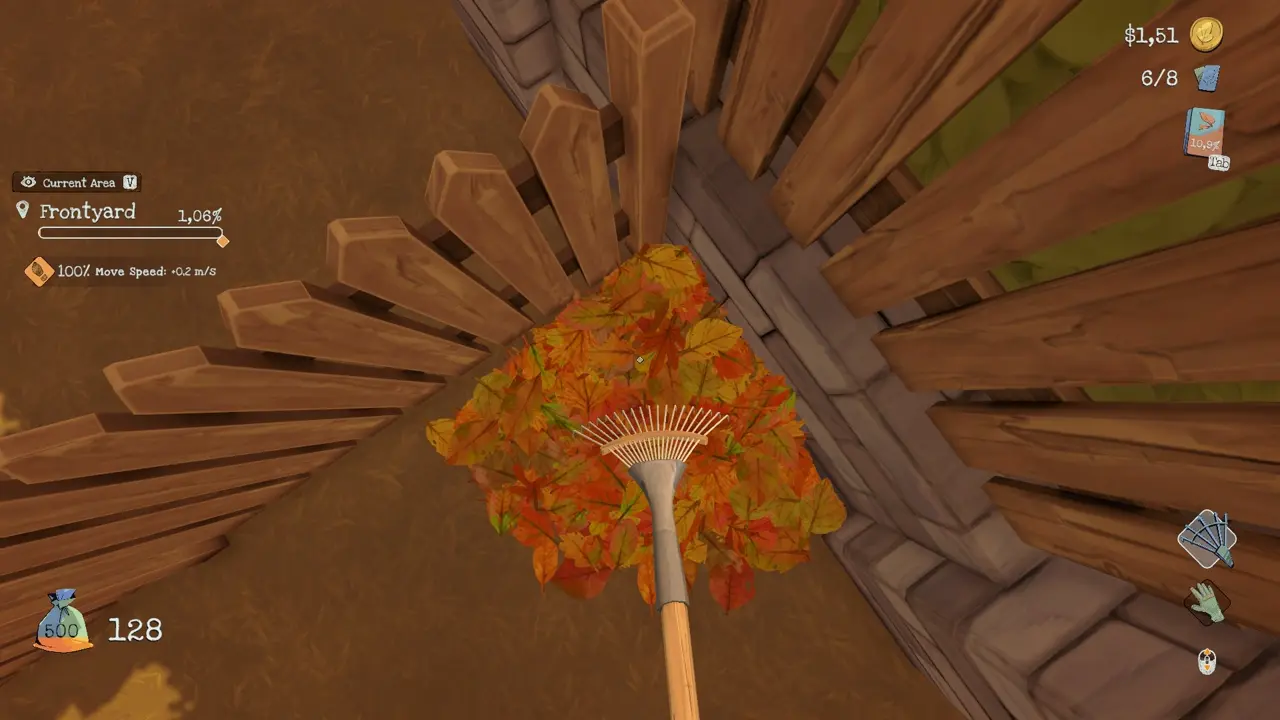Image resolution: width=1280 pixels, height=720 pixels.
Task: Click the V keybind badge on Current Area
Action: point(130,182)
